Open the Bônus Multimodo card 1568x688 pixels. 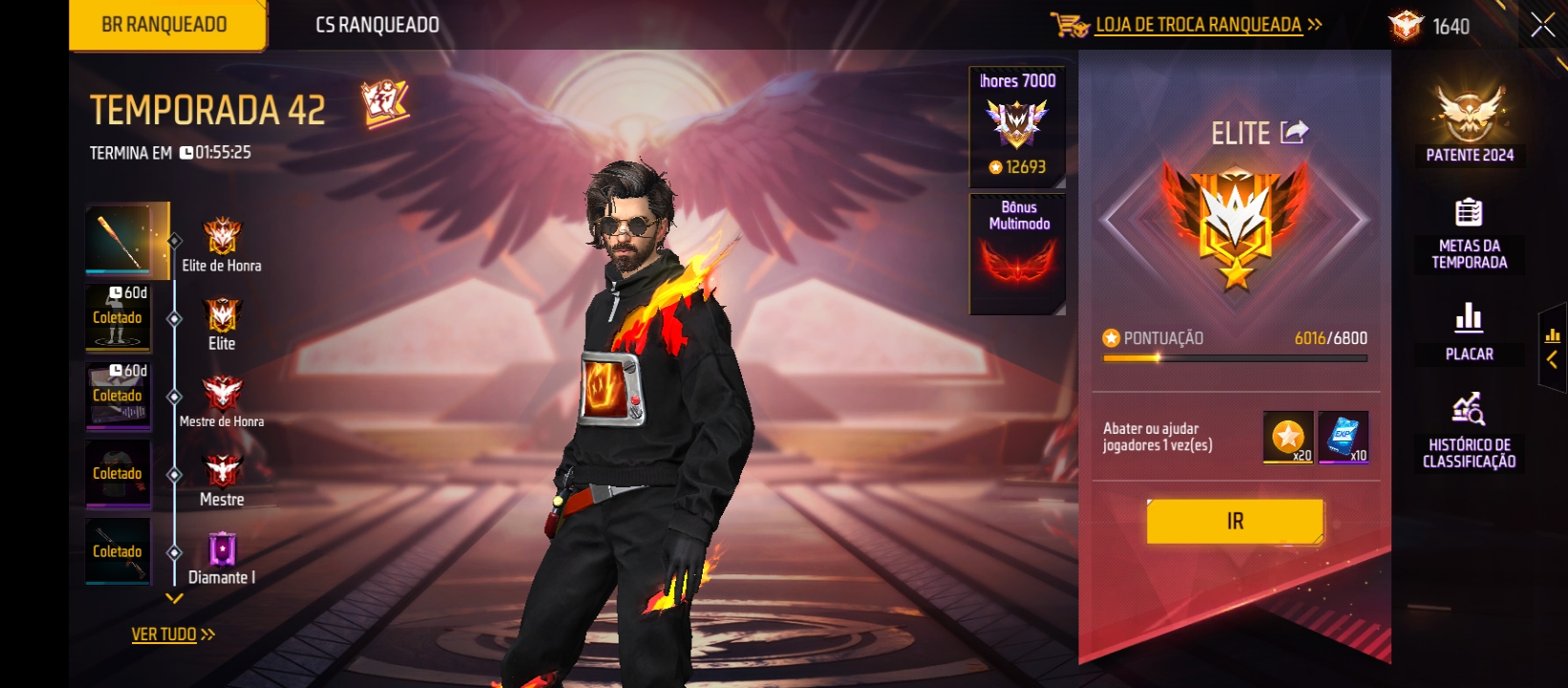coord(1018,253)
